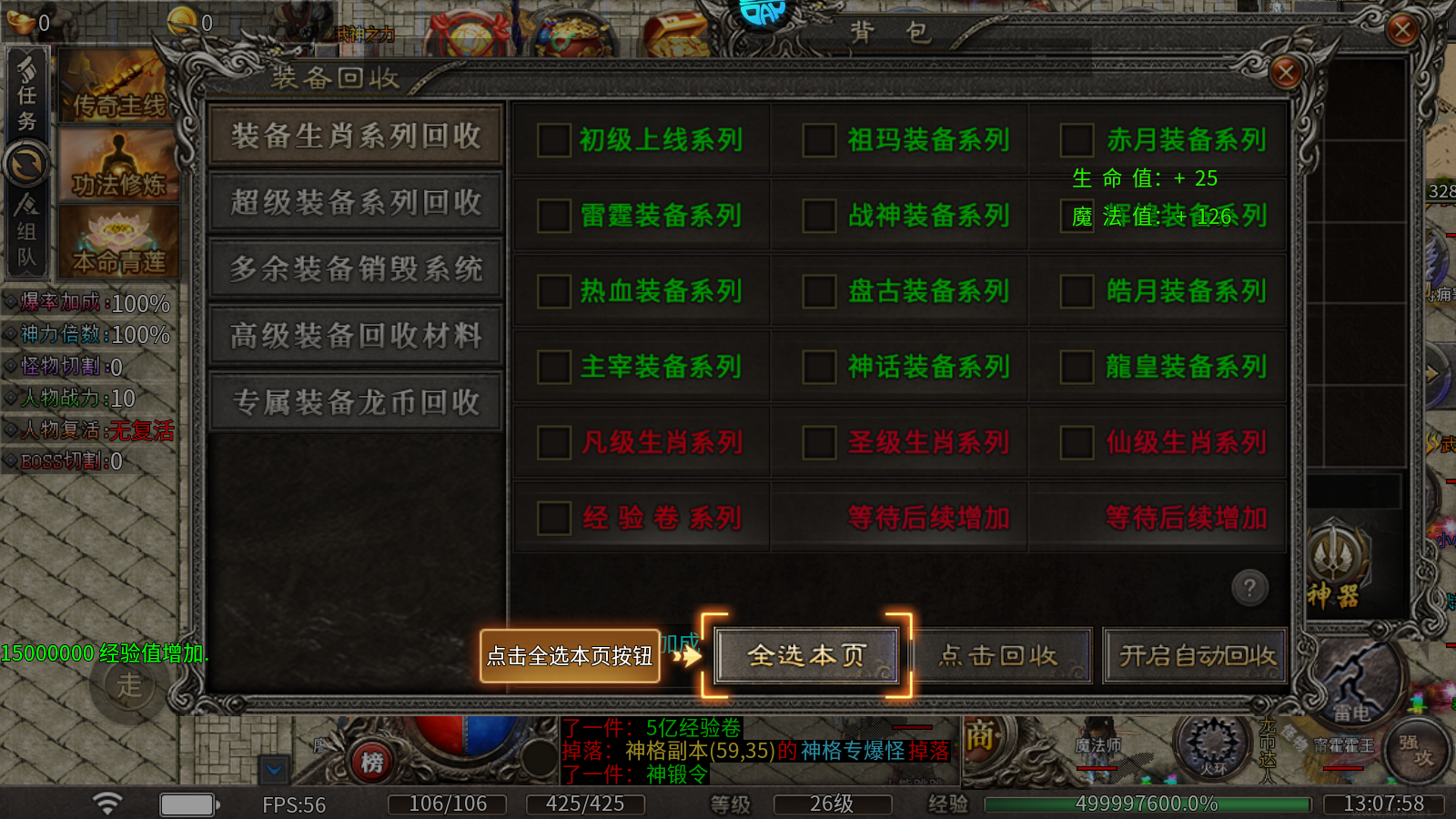Switch to 超级装备系列回收 tab
This screenshot has width=1456, height=819.
[x=355, y=203]
